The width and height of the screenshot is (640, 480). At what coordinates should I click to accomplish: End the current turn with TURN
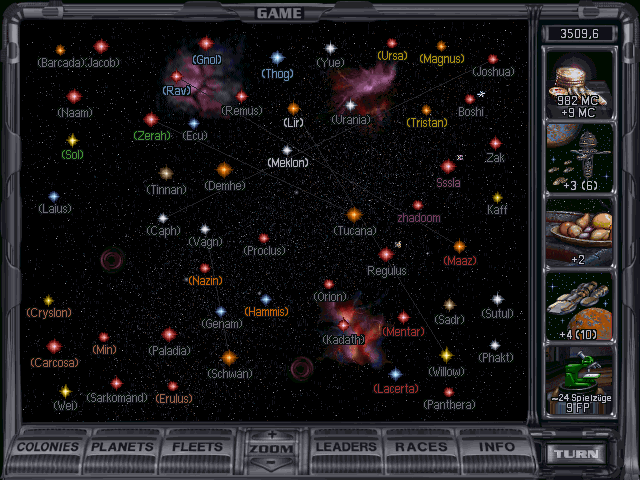577,453
